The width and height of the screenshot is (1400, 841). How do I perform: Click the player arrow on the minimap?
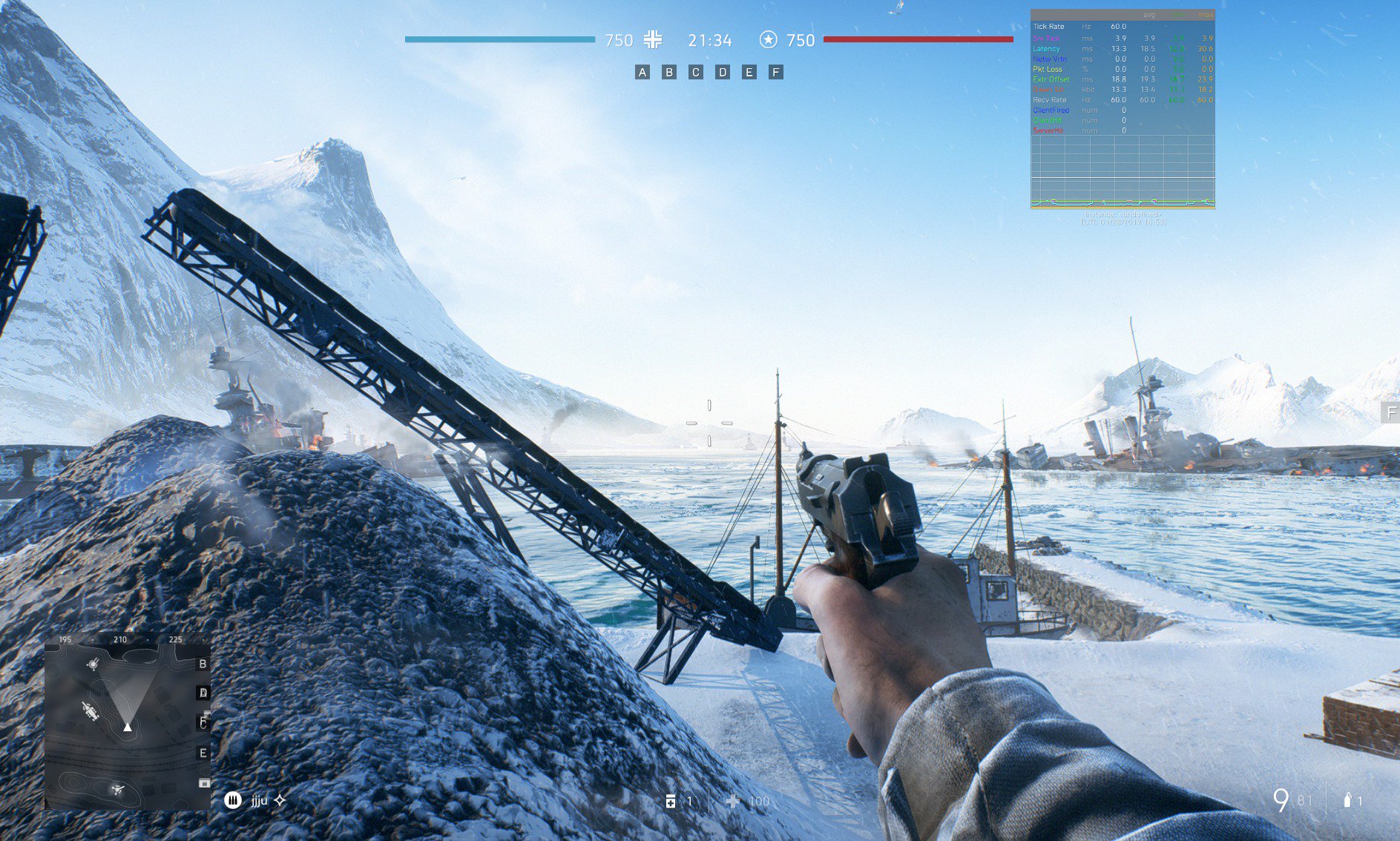(128, 727)
